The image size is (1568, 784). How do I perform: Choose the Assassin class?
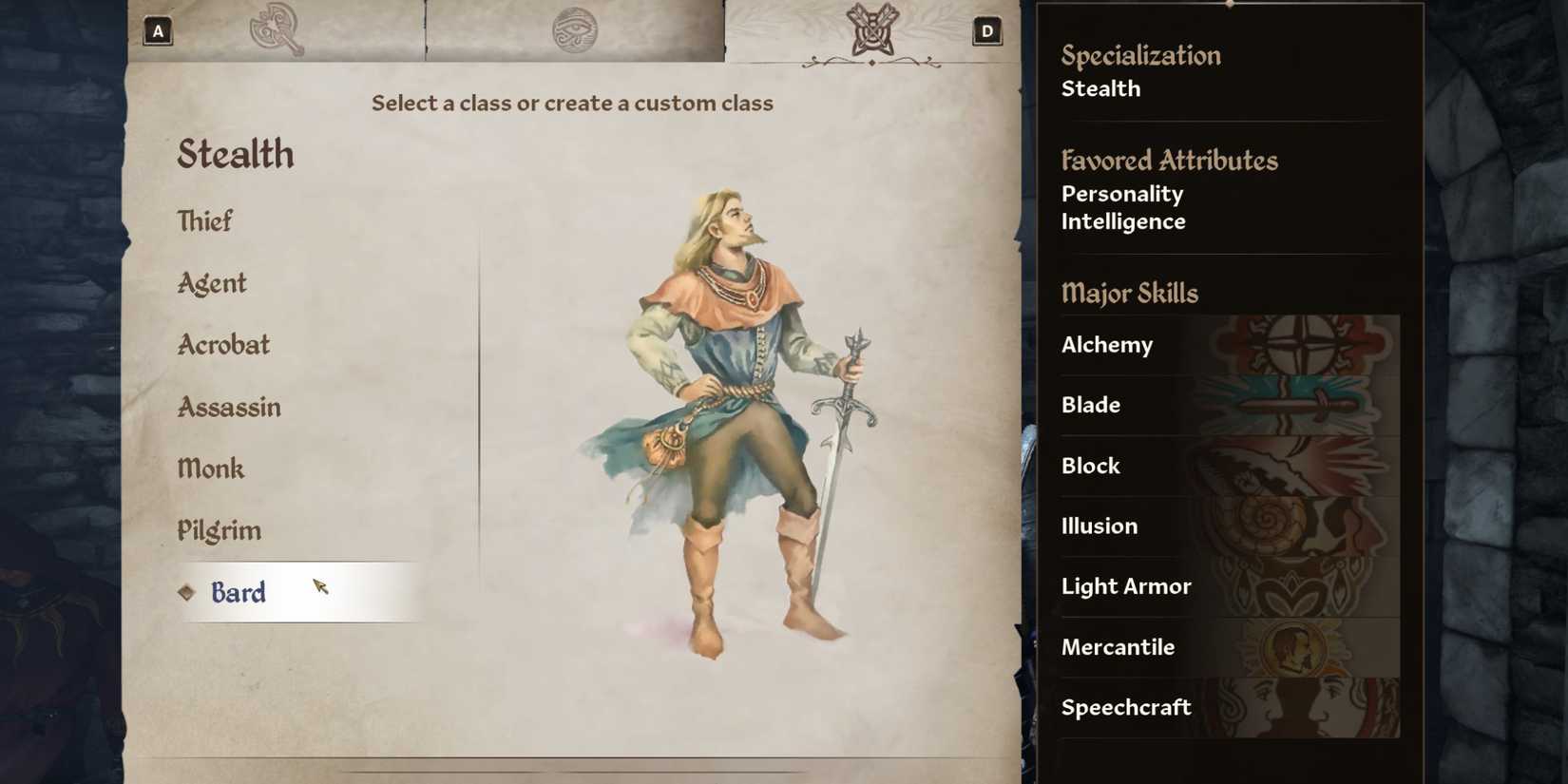[228, 407]
